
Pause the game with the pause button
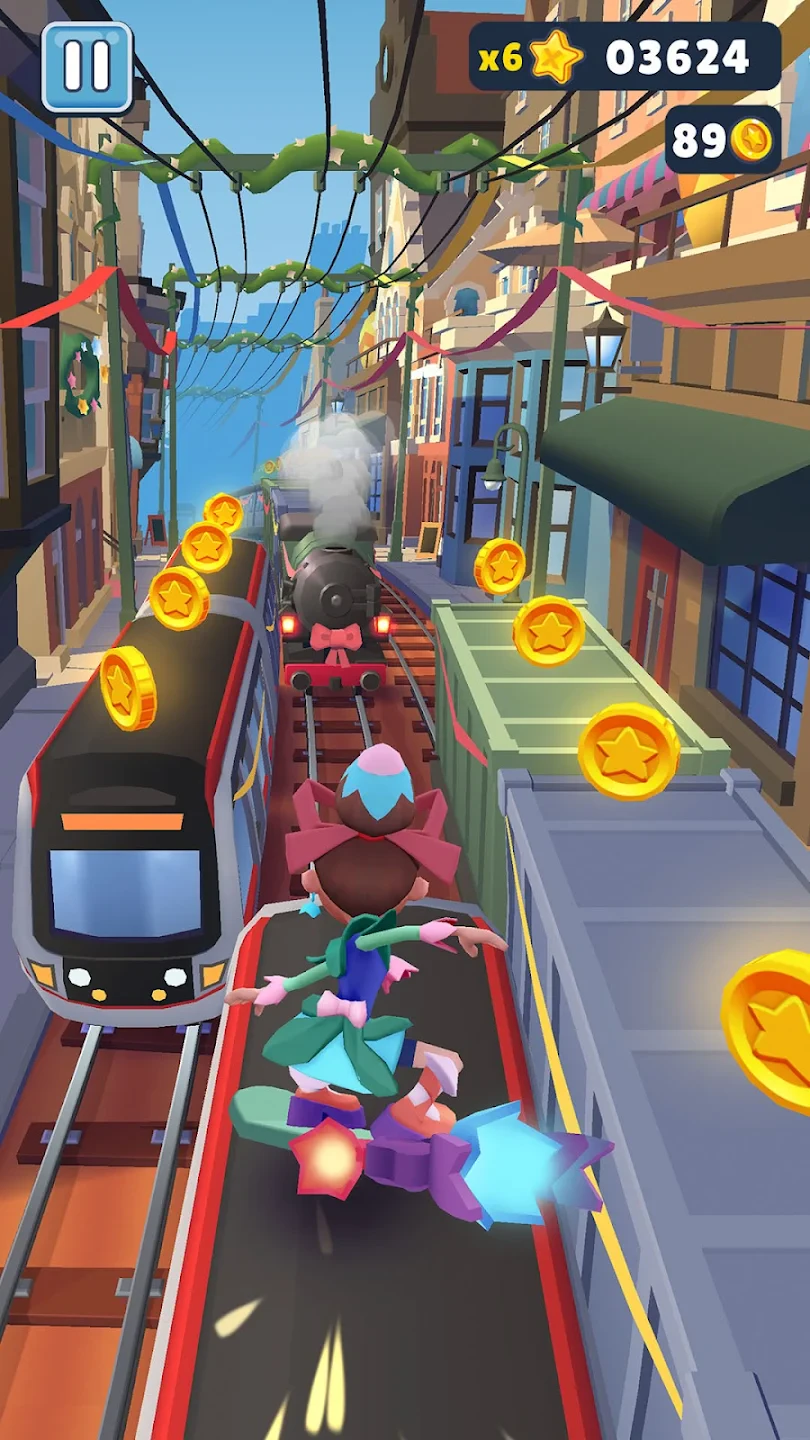tap(87, 67)
